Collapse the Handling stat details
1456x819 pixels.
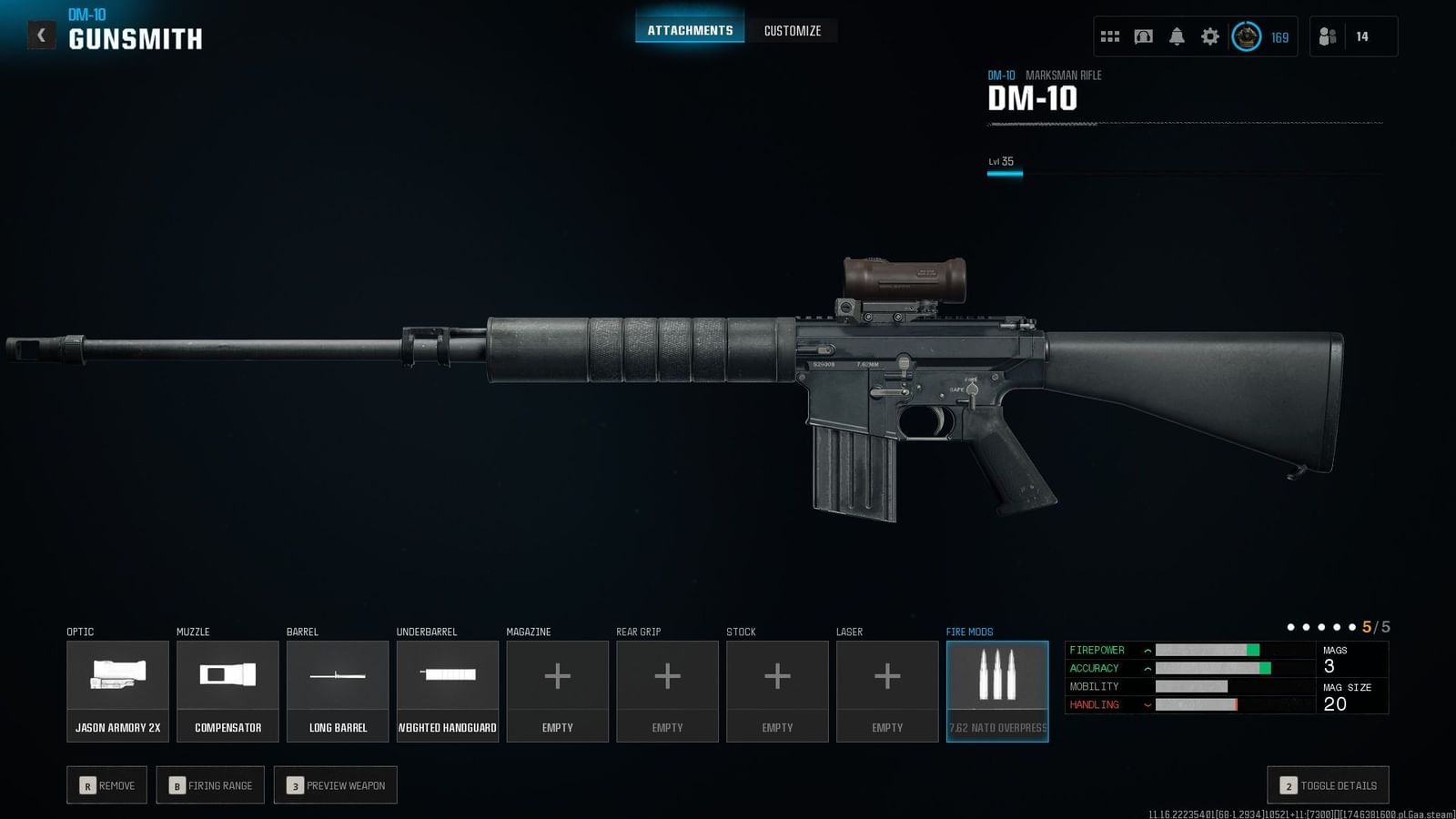[1145, 704]
